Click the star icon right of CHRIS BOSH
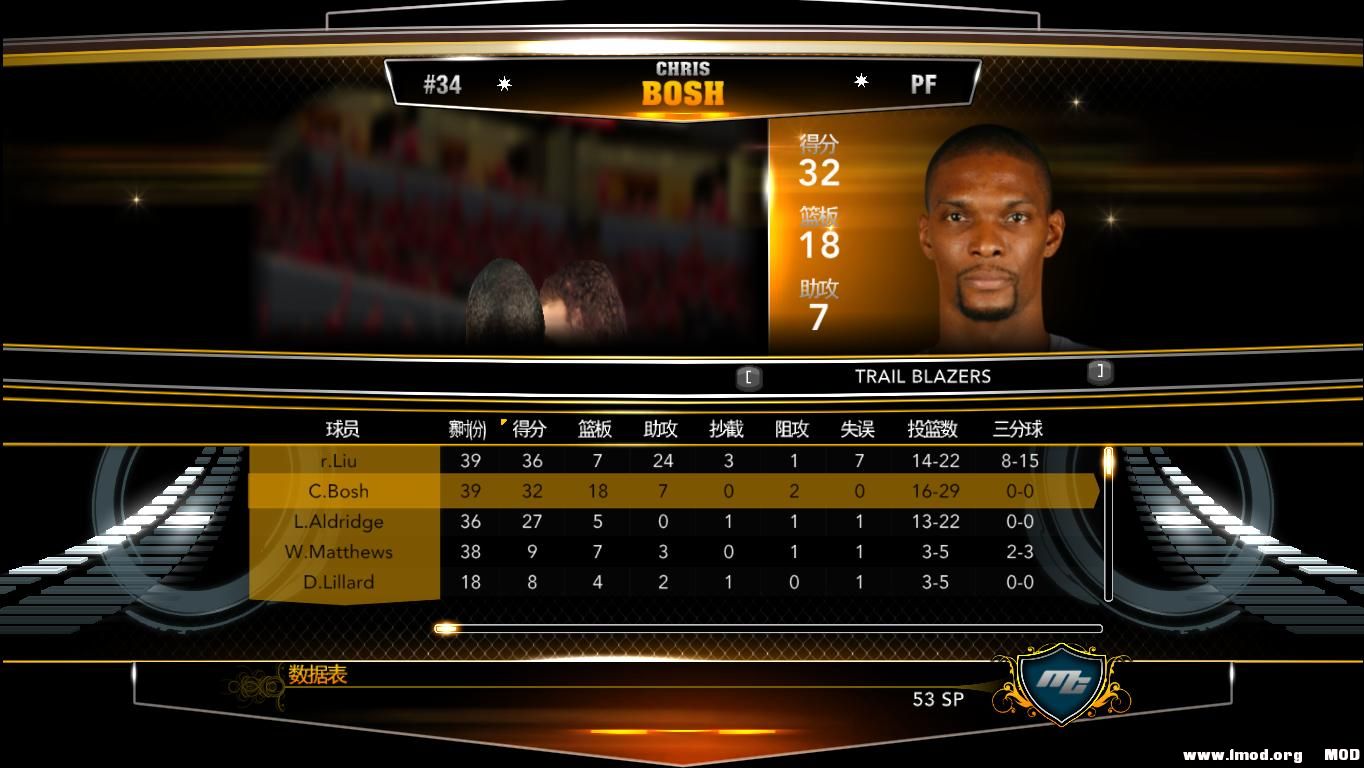The width and height of the screenshot is (1364, 768). (861, 81)
